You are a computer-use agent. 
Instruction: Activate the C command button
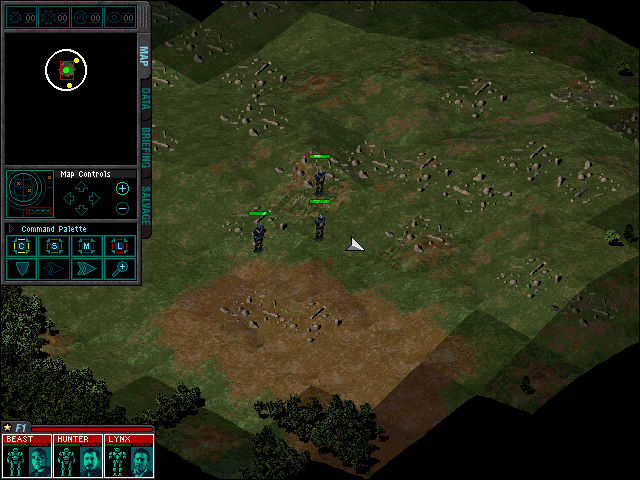pos(21,246)
